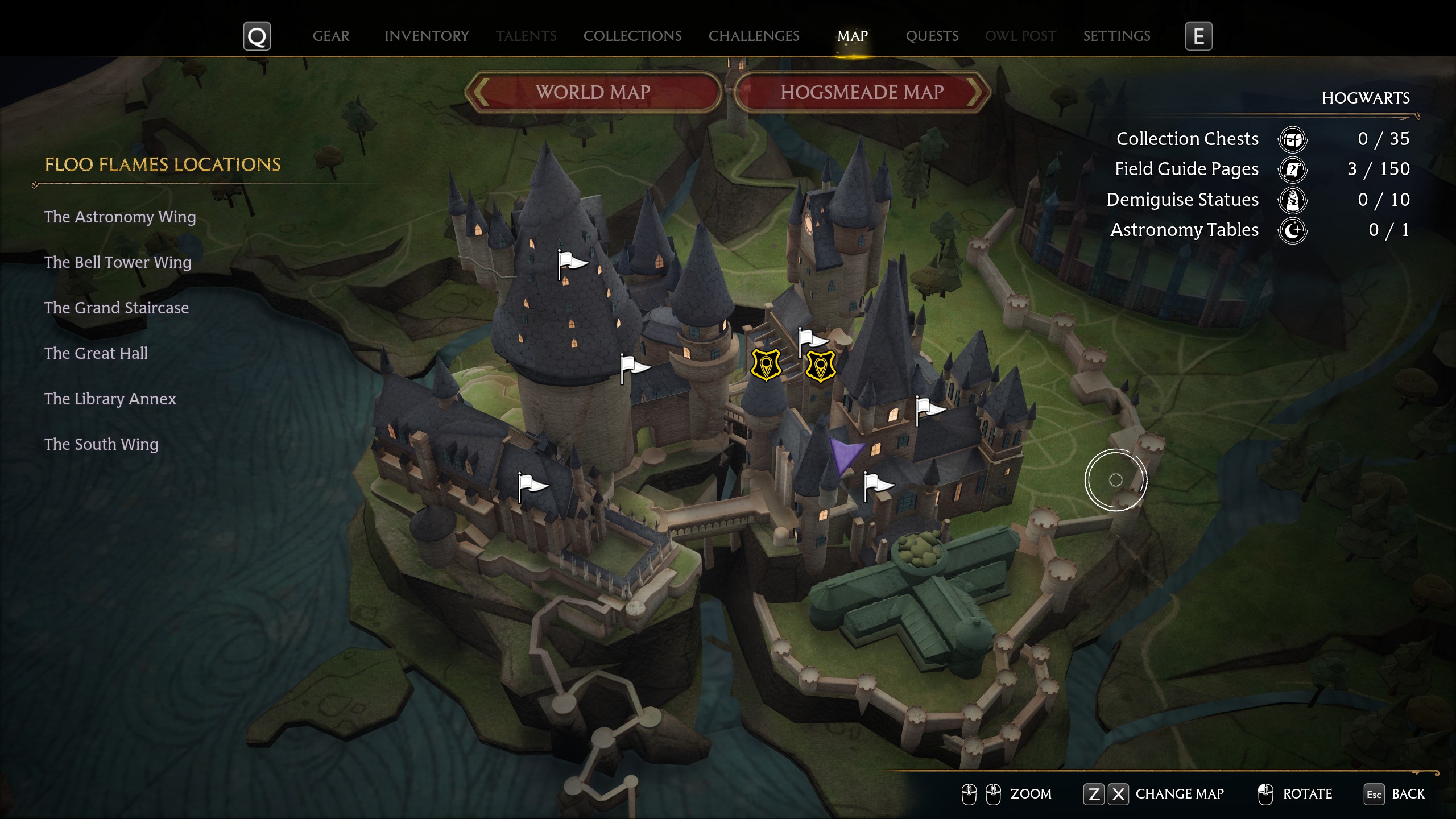Select The South Wing location

101,444
